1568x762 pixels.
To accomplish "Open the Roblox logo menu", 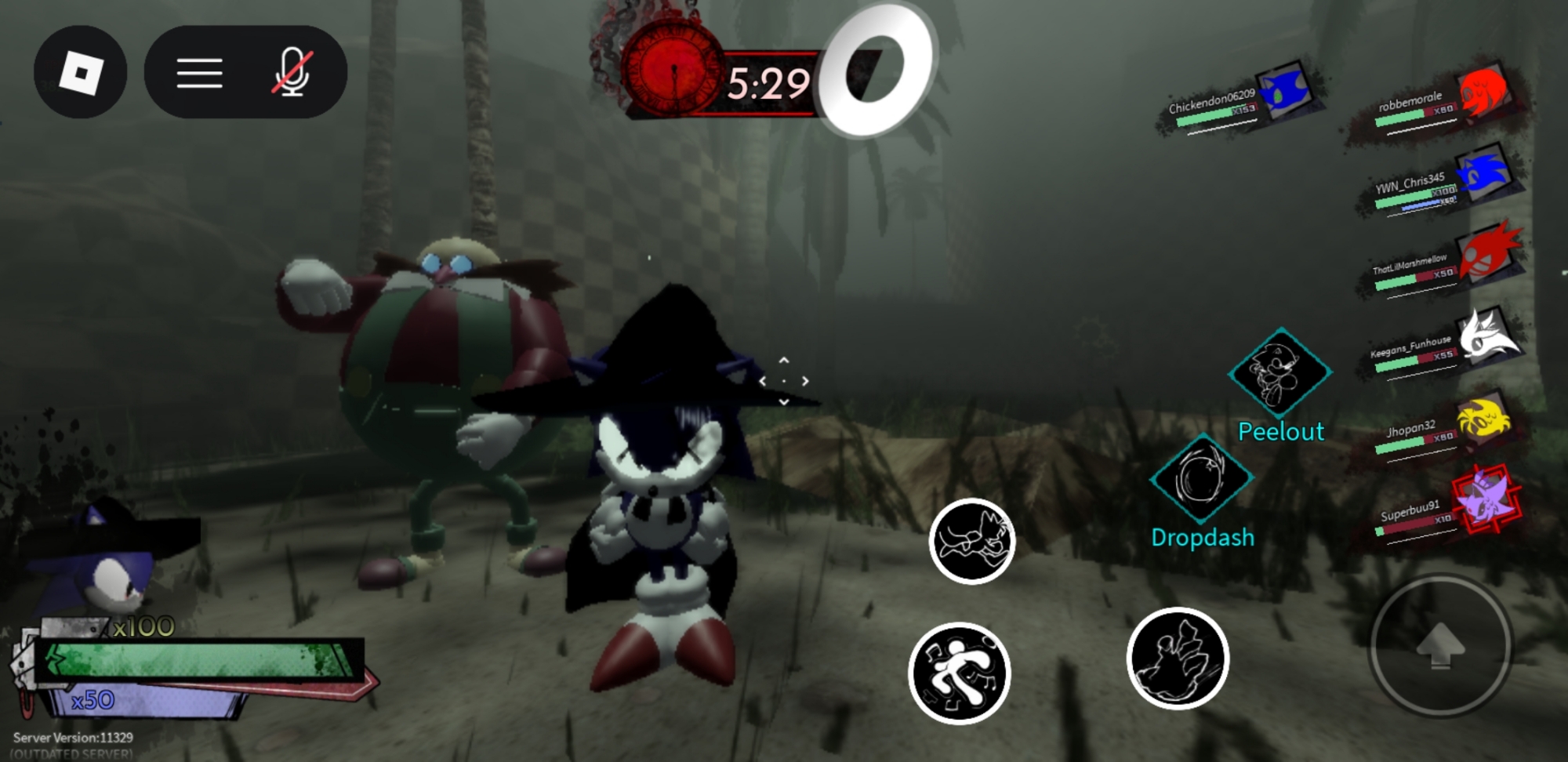I will [x=81, y=73].
